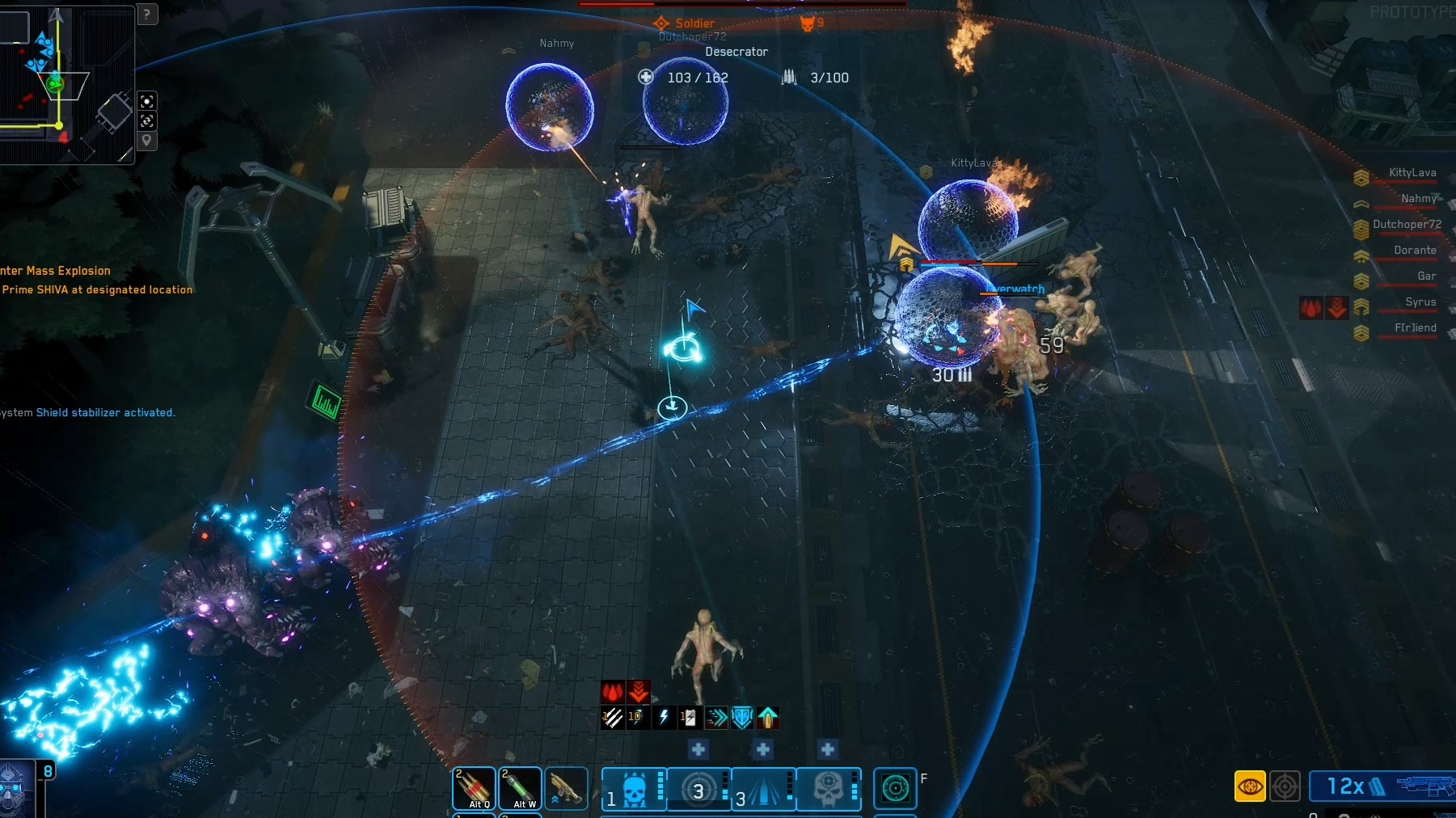This screenshot has width=1456, height=818.
Task: Use the green vial Alt W item
Action: tap(520, 788)
